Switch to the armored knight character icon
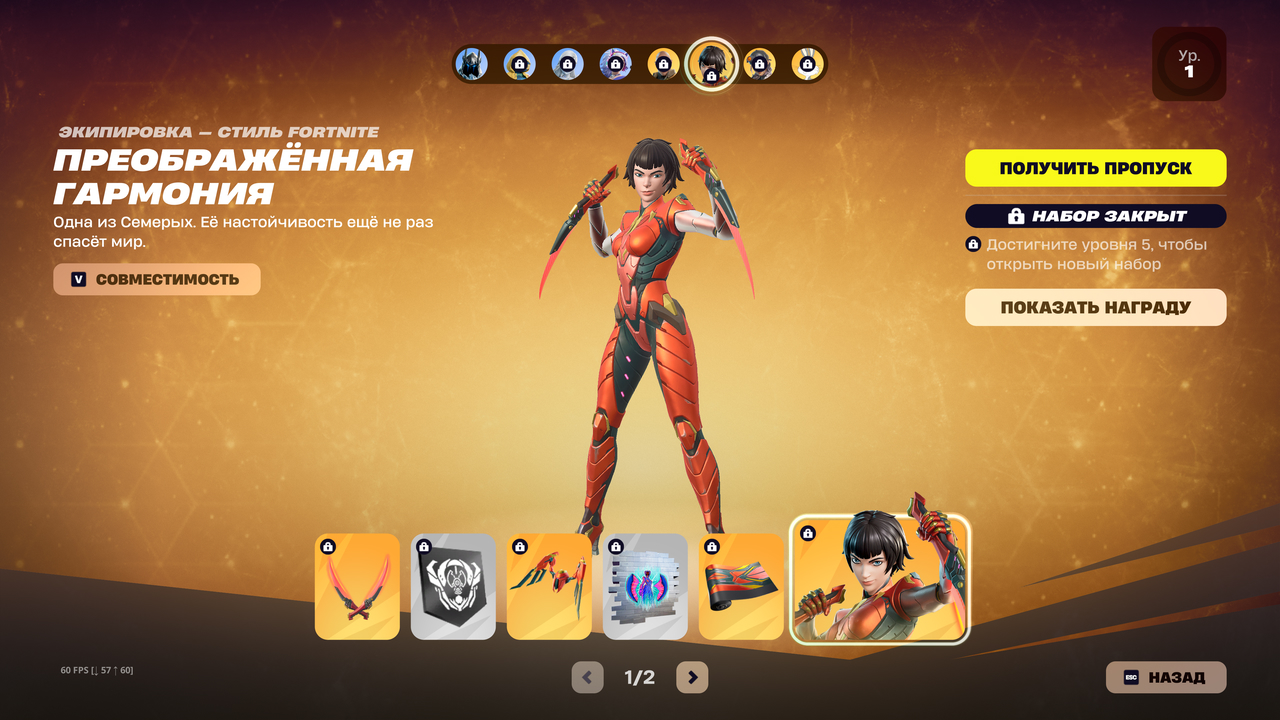Image resolution: width=1280 pixels, height=720 pixels. point(471,64)
